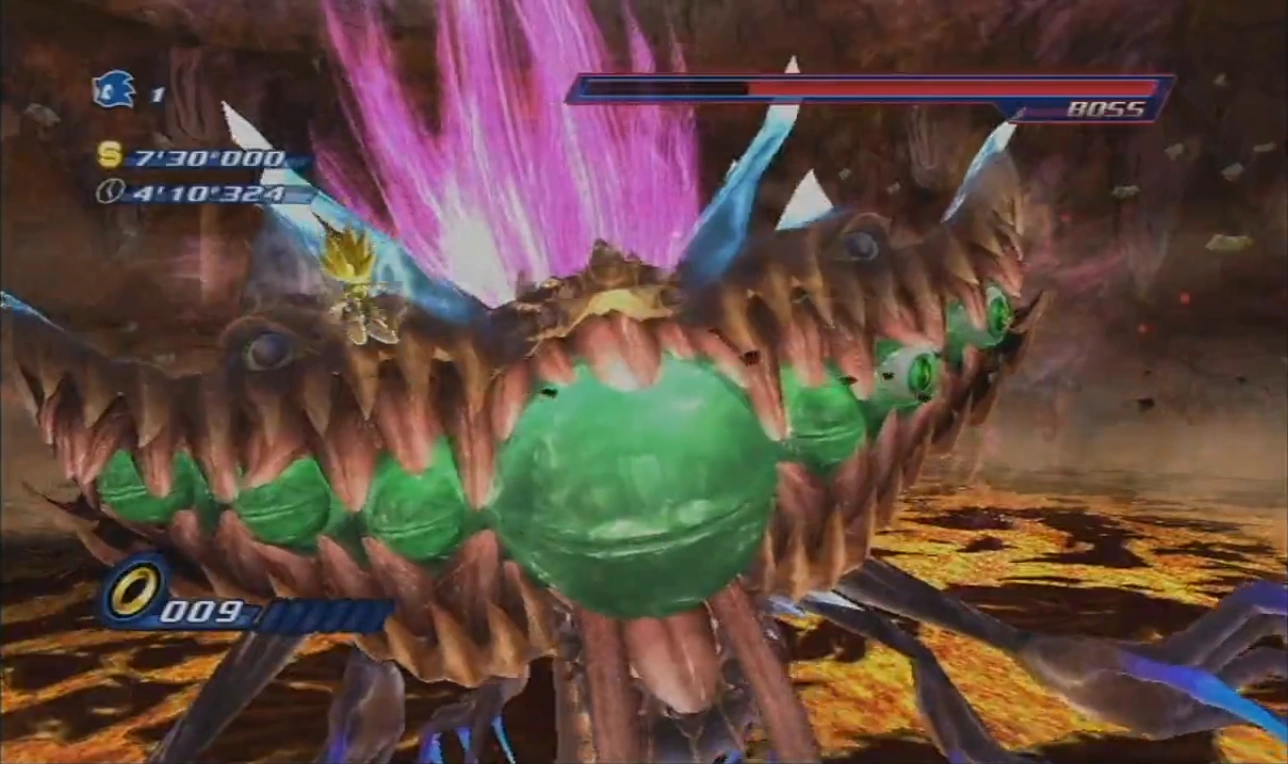Select the stopwatch timer icon

pos(109,190)
